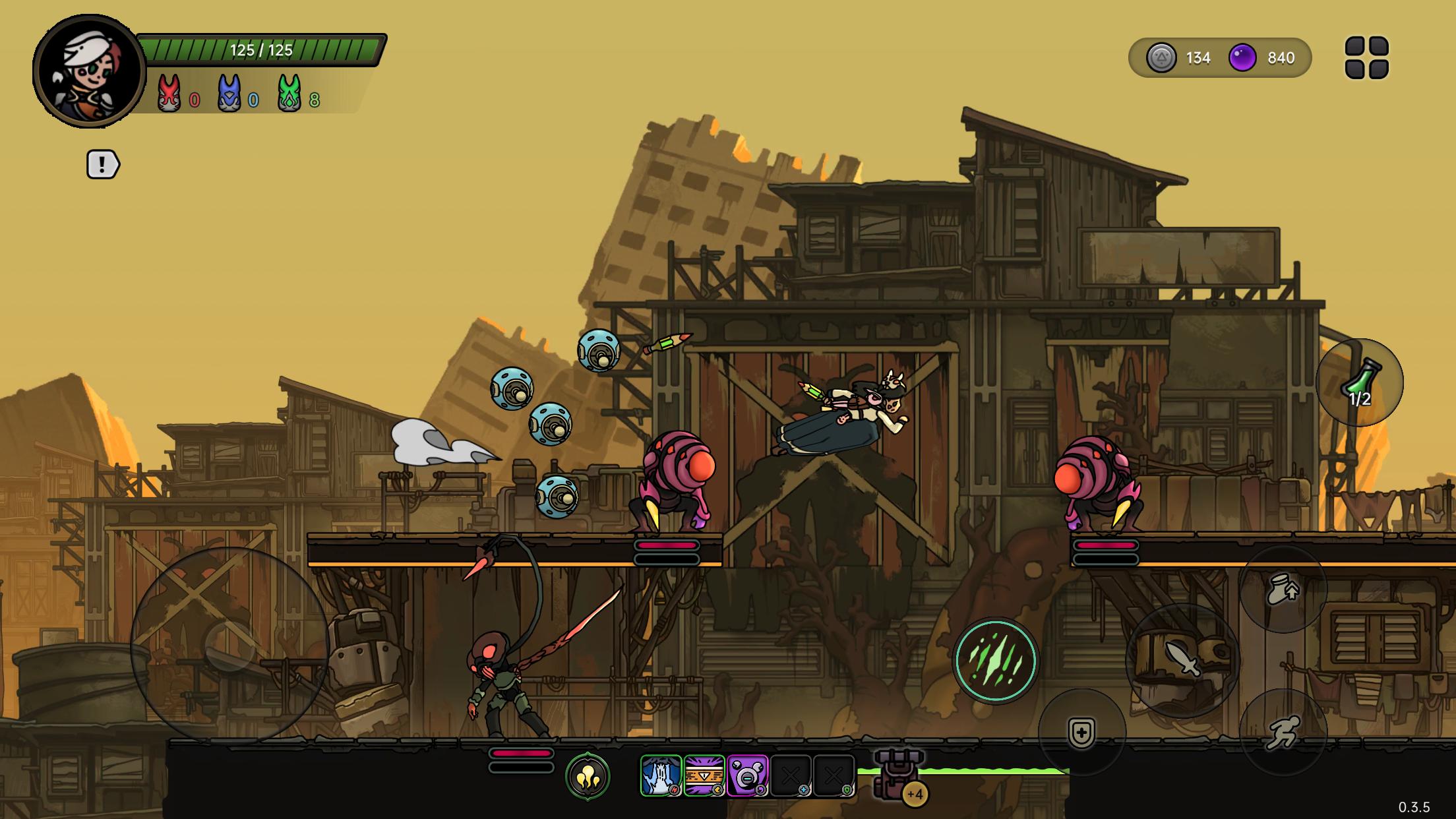This screenshot has width=1456, height=819.
Task: Select the purple-bordered ring slot
Action: pos(747,775)
